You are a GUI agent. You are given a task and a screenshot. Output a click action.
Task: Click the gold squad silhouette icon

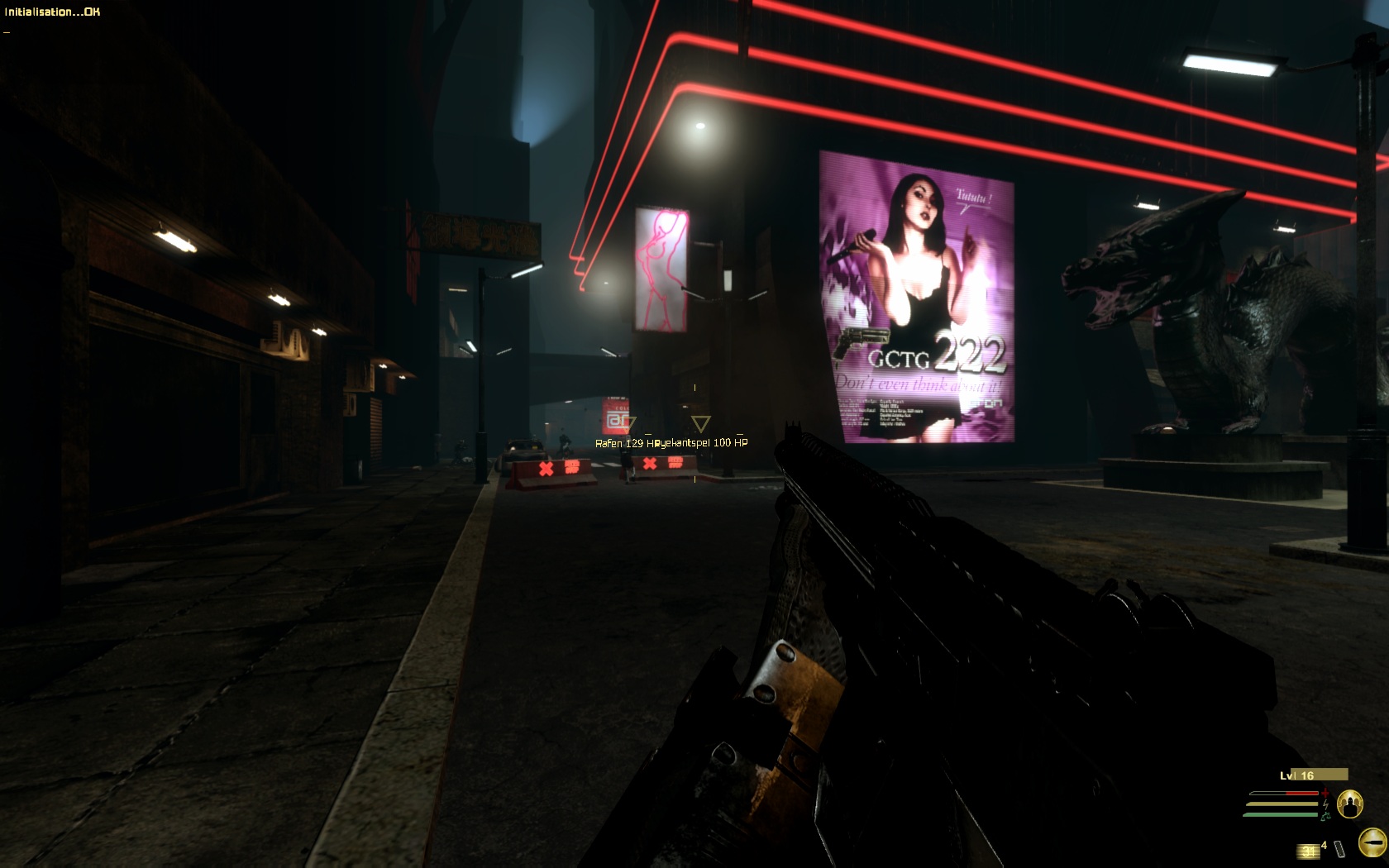point(1349,804)
